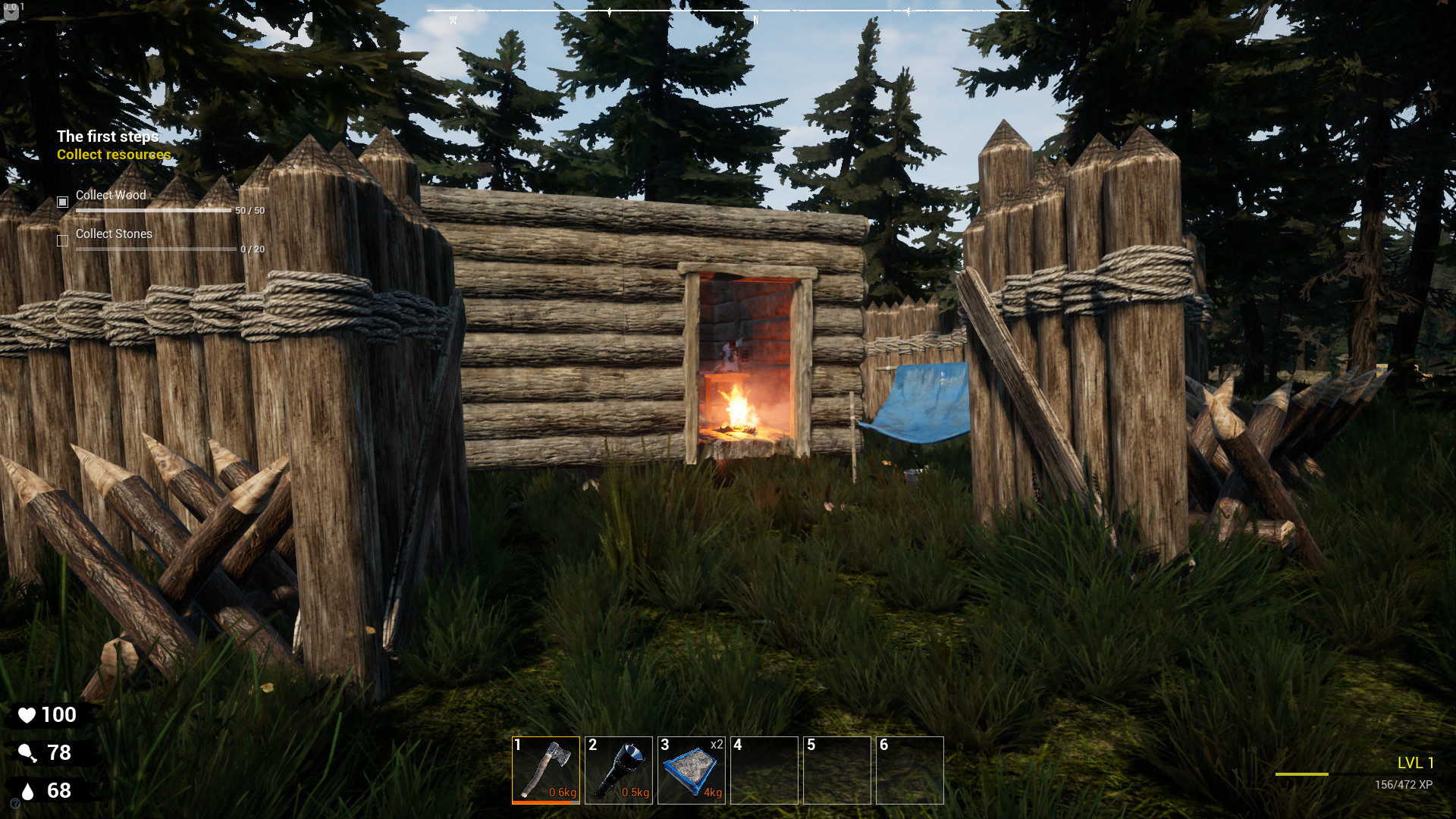This screenshot has width=1456, height=819.
Task: Click the yellow Collect resources objective
Action: (114, 155)
